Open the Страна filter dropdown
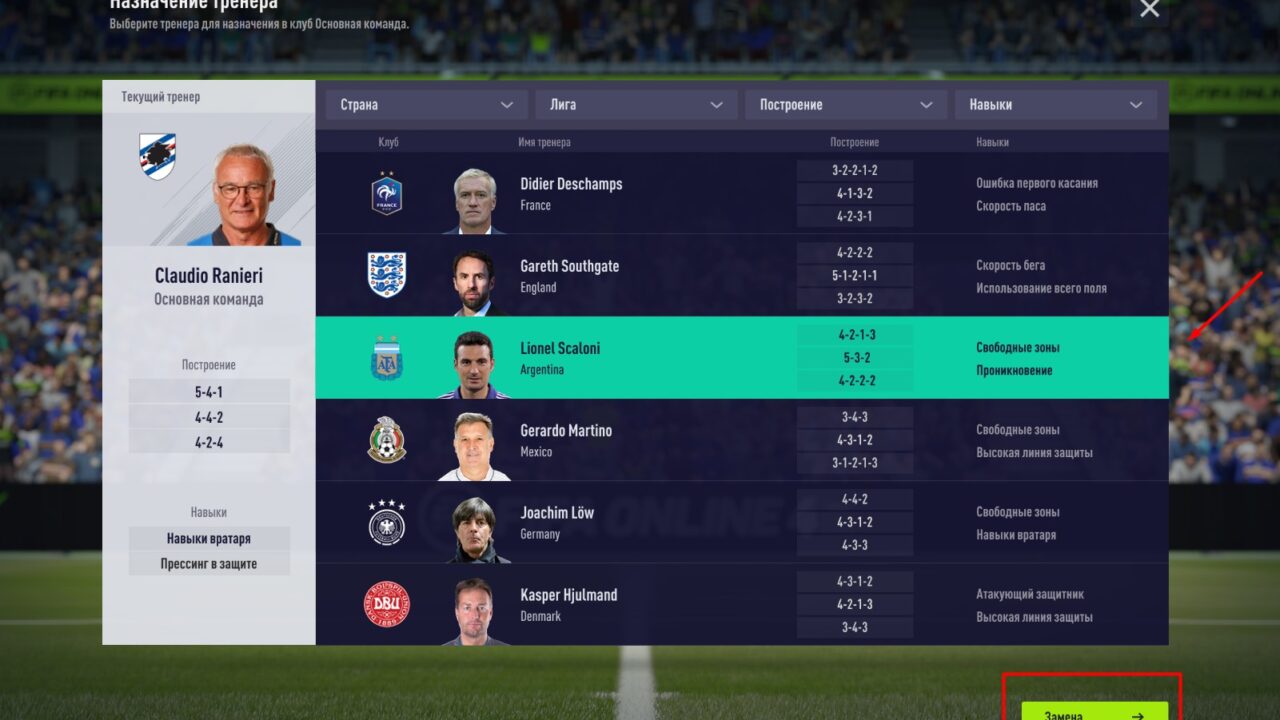1280x720 pixels. (x=426, y=105)
